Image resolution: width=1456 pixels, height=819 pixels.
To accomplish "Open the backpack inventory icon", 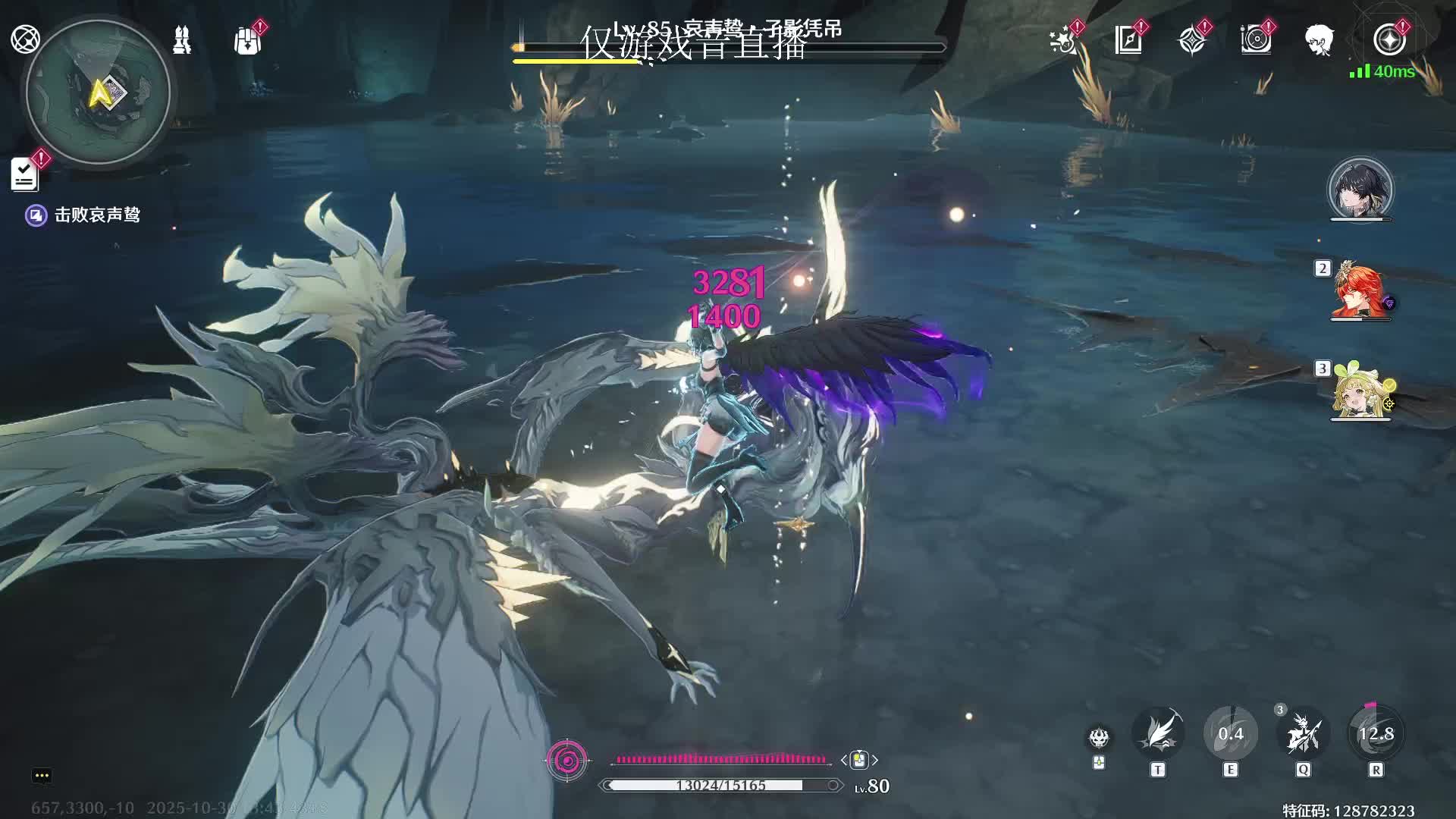I will point(247,40).
